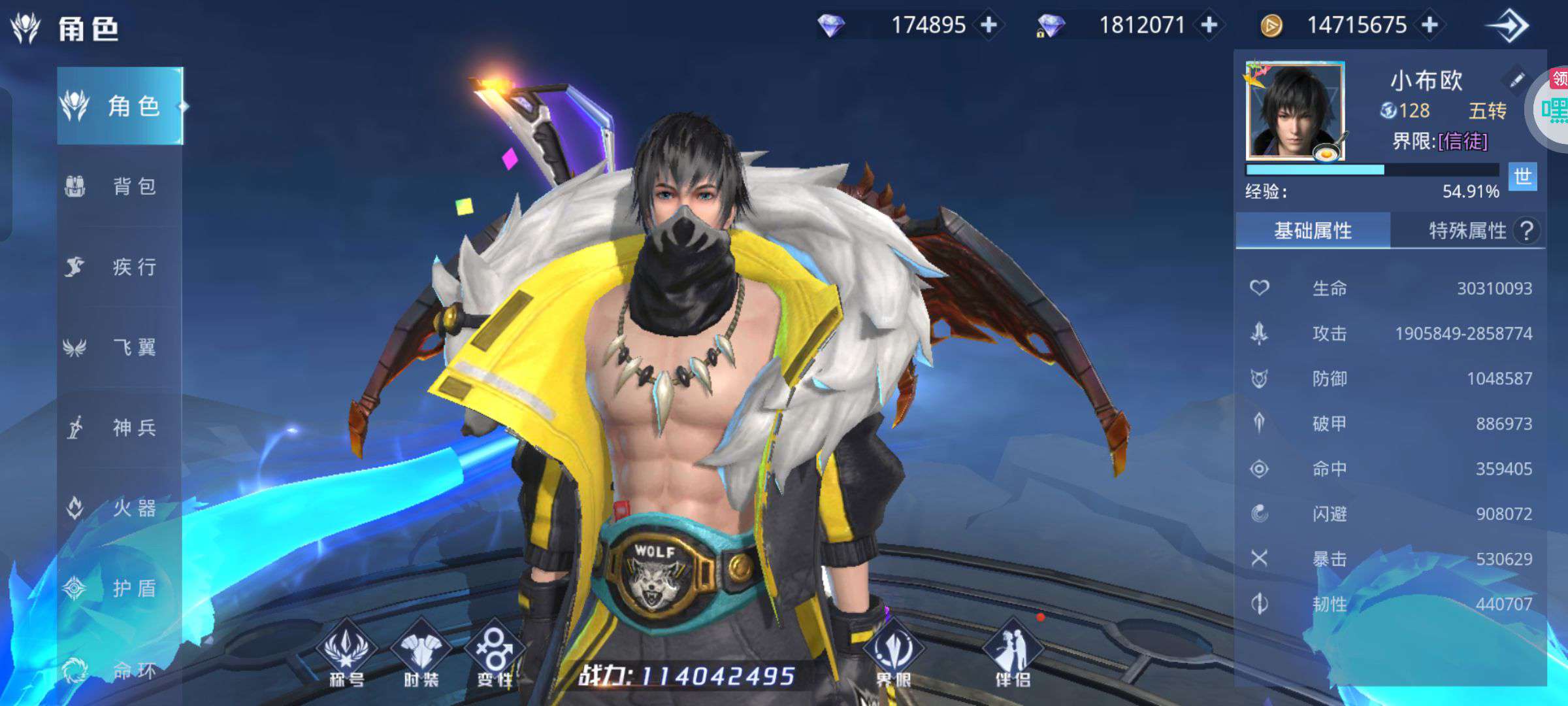Select the 角色 character tab
The width and height of the screenshot is (1568, 706).
click(x=120, y=106)
